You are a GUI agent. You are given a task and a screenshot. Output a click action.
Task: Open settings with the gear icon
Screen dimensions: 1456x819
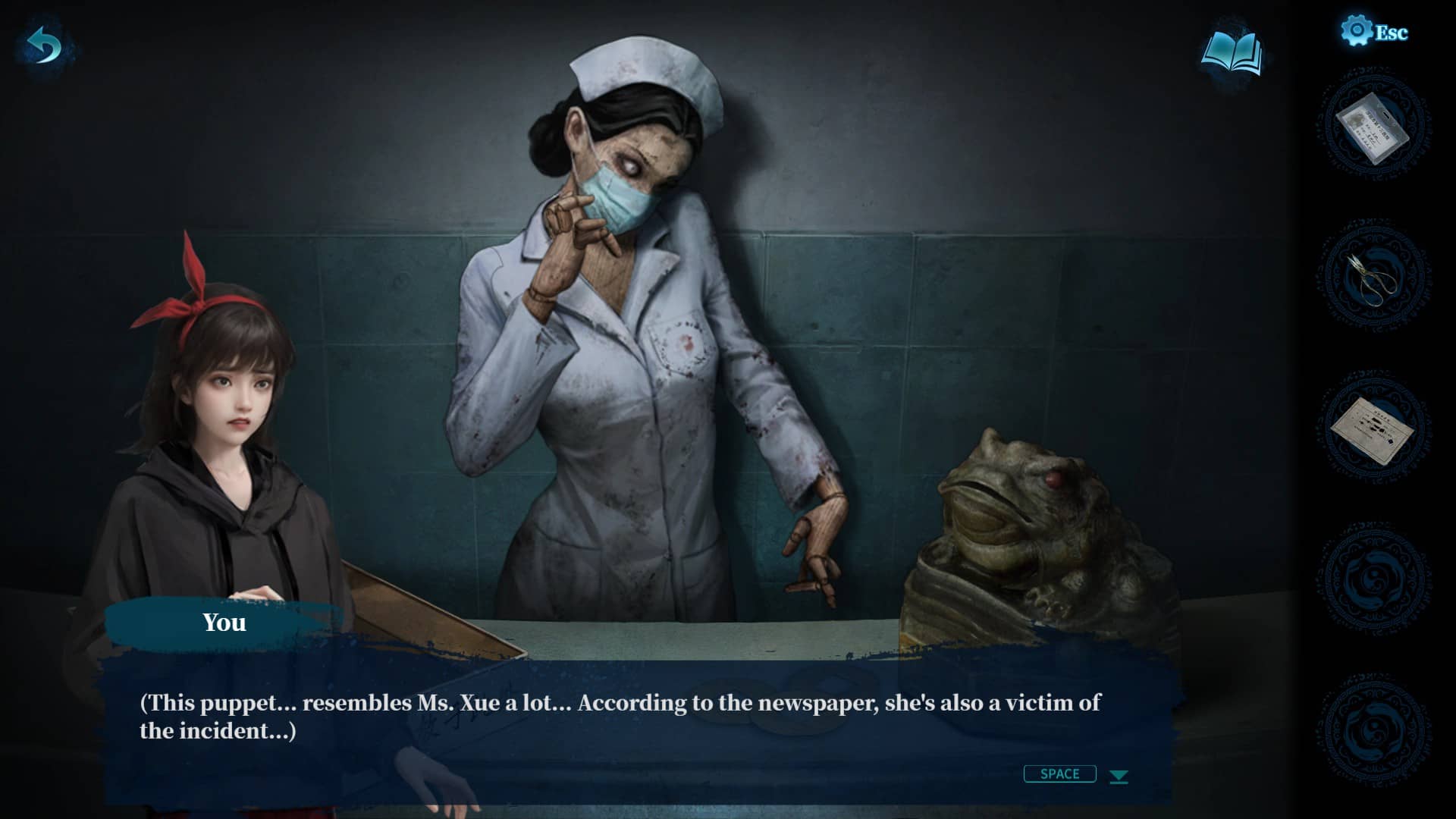pos(1357,31)
